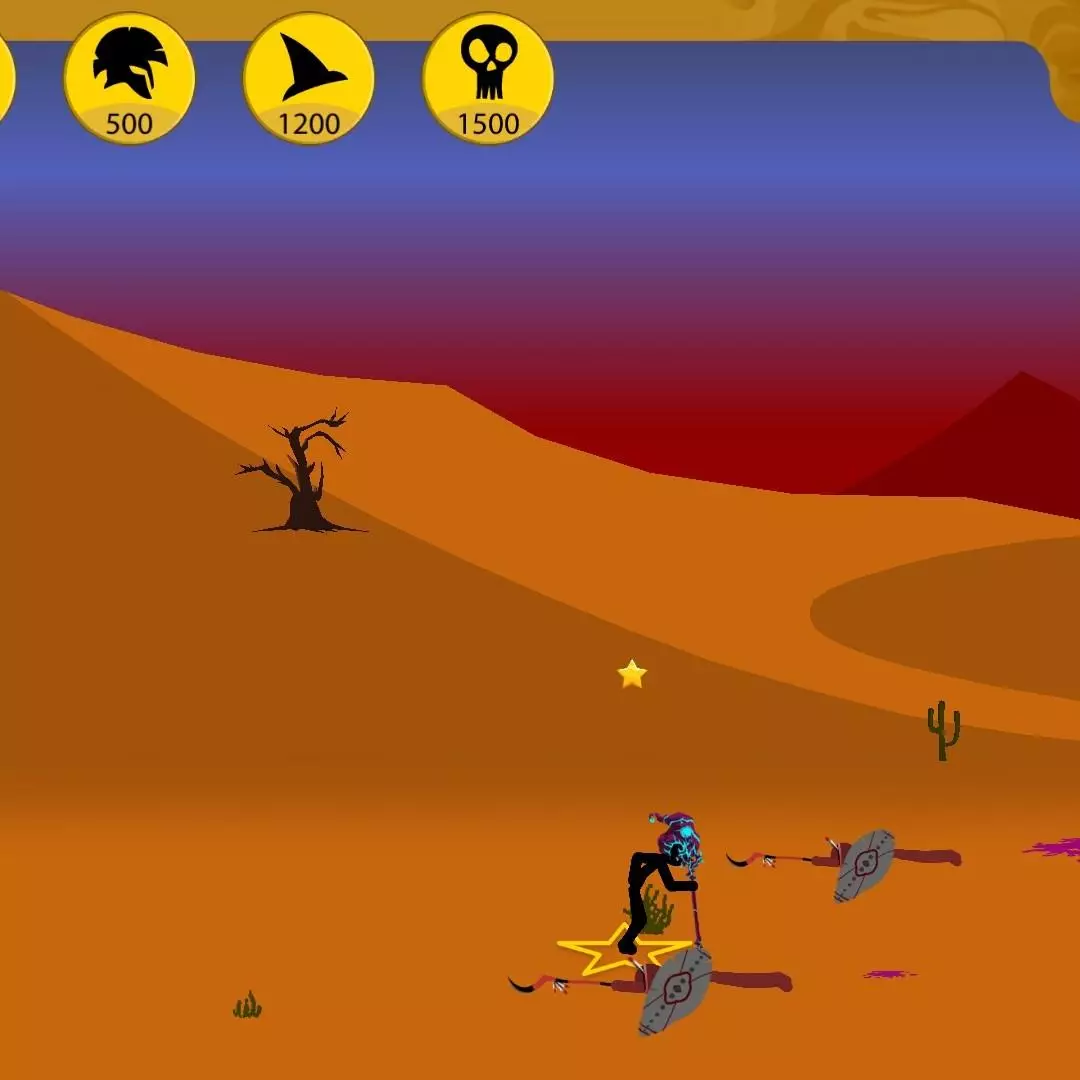Viewport: 1080px width, 1080px height.
Task: Train the skull unit costing 1500
Action: (x=488, y=79)
